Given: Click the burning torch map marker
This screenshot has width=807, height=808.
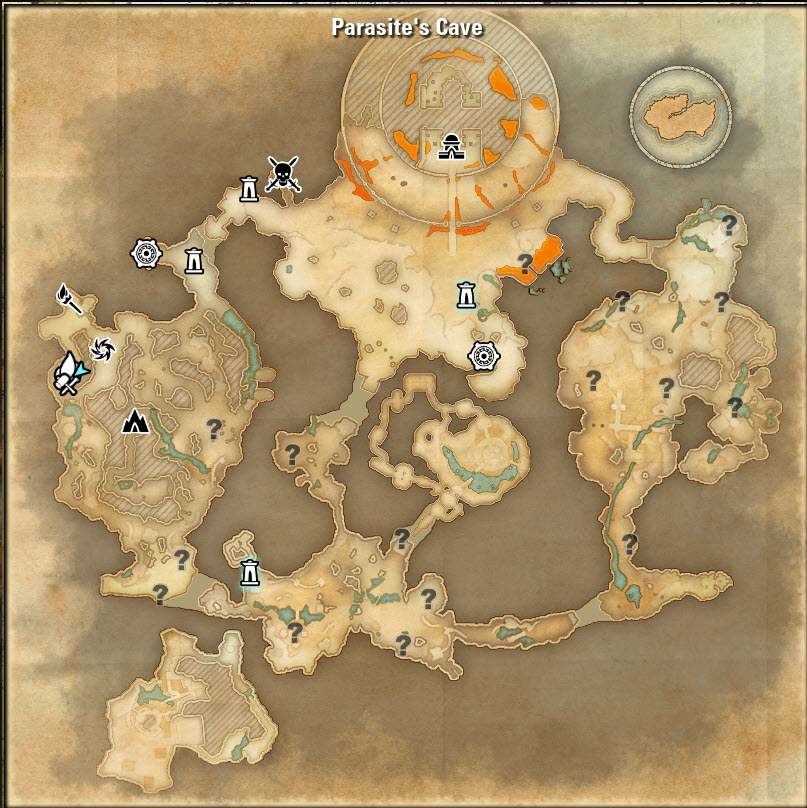Looking at the screenshot, I should tap(69, 299).
